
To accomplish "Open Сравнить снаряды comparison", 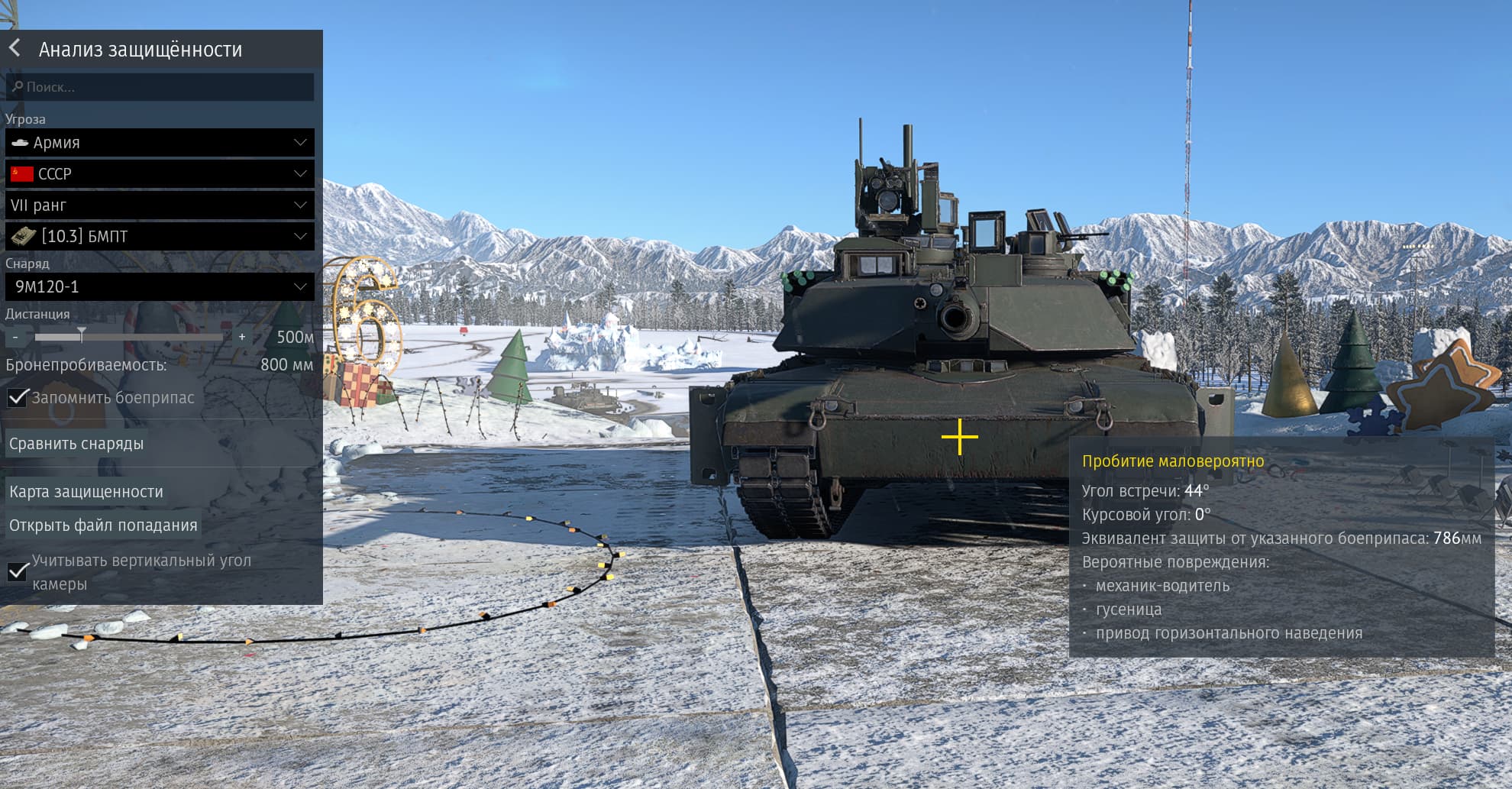I will point(76,444).
